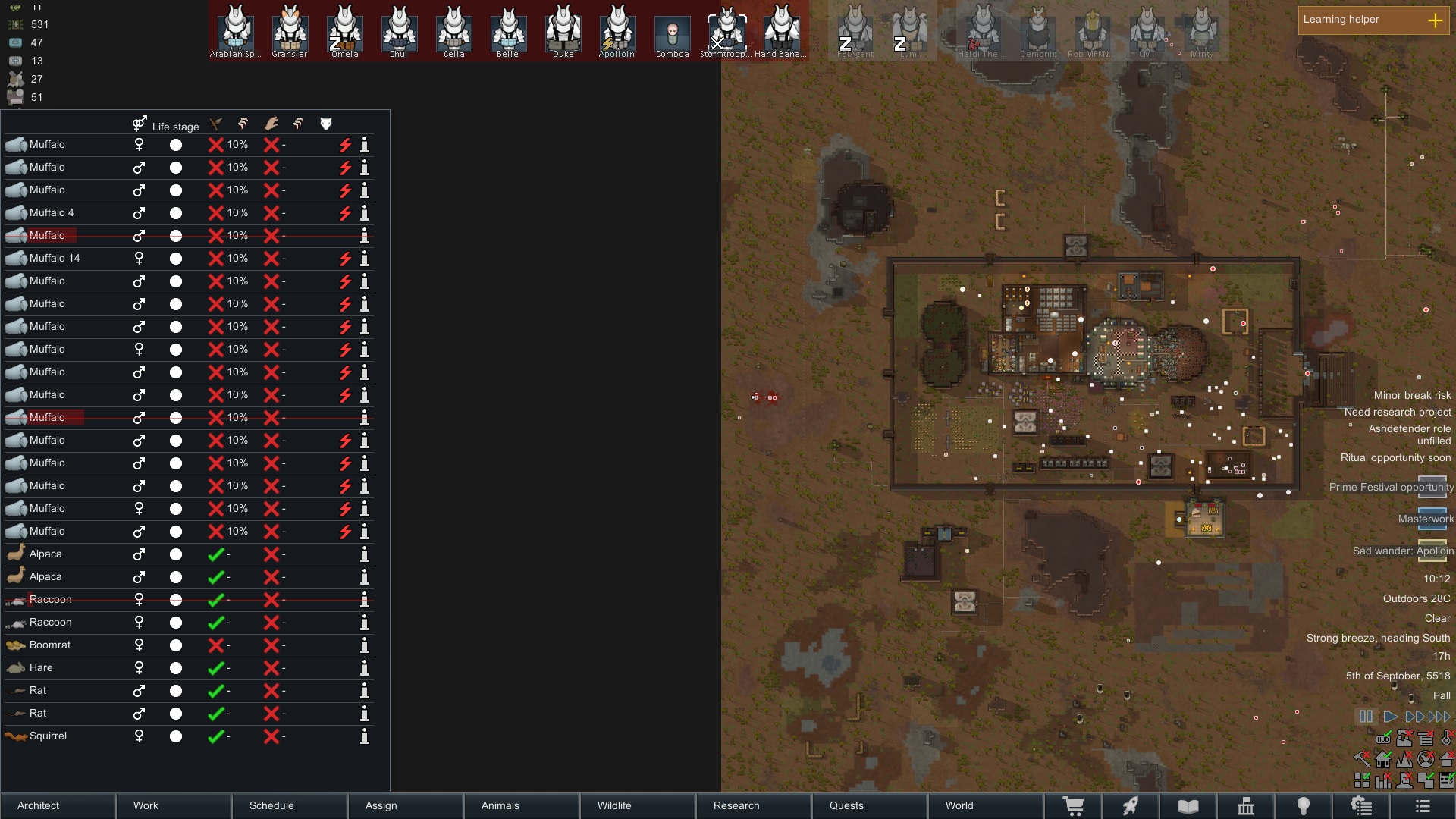This screenshot has width=1456, height=819.
Task: Set game to normal play speed
Action: click(1390, 716)
